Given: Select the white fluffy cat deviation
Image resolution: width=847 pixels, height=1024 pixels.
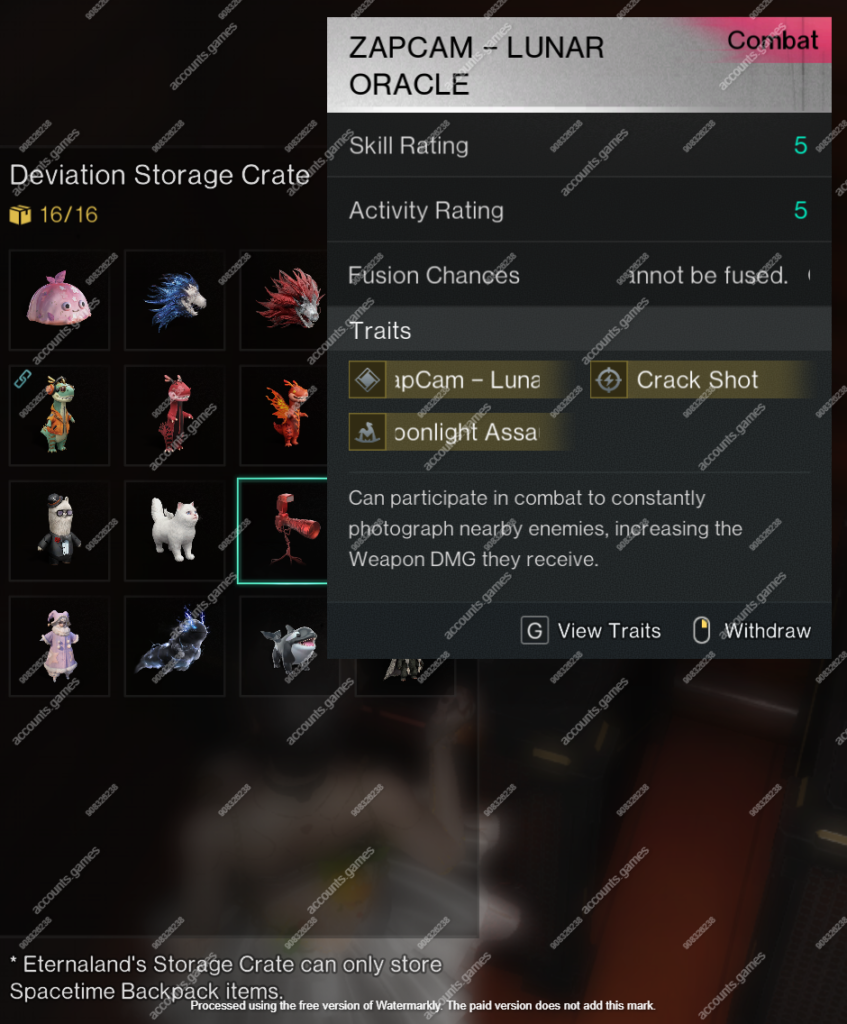Looking at the screenshot, I should click(175, 530).
